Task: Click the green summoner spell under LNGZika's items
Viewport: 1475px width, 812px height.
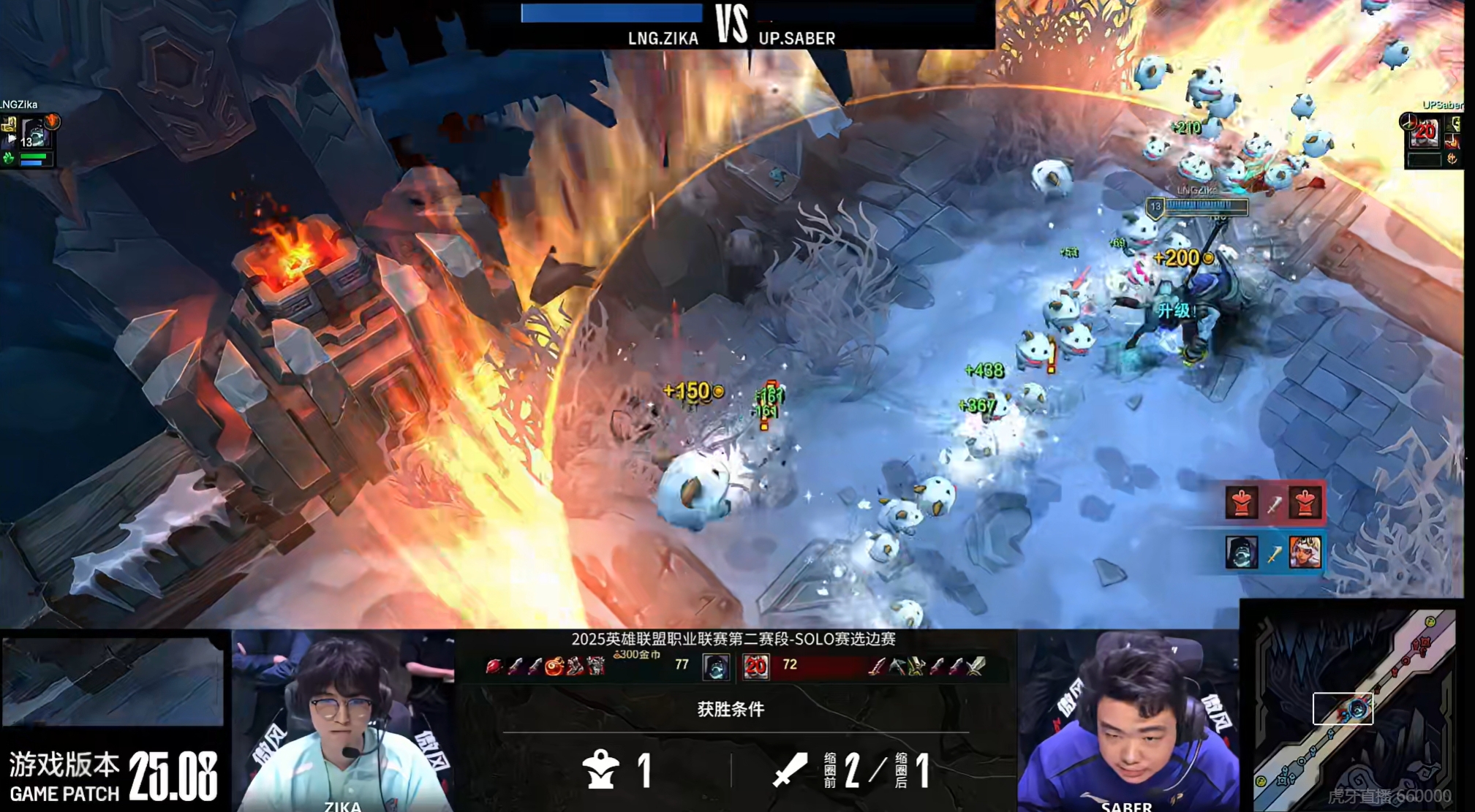Action: click(x=9, y=158)
